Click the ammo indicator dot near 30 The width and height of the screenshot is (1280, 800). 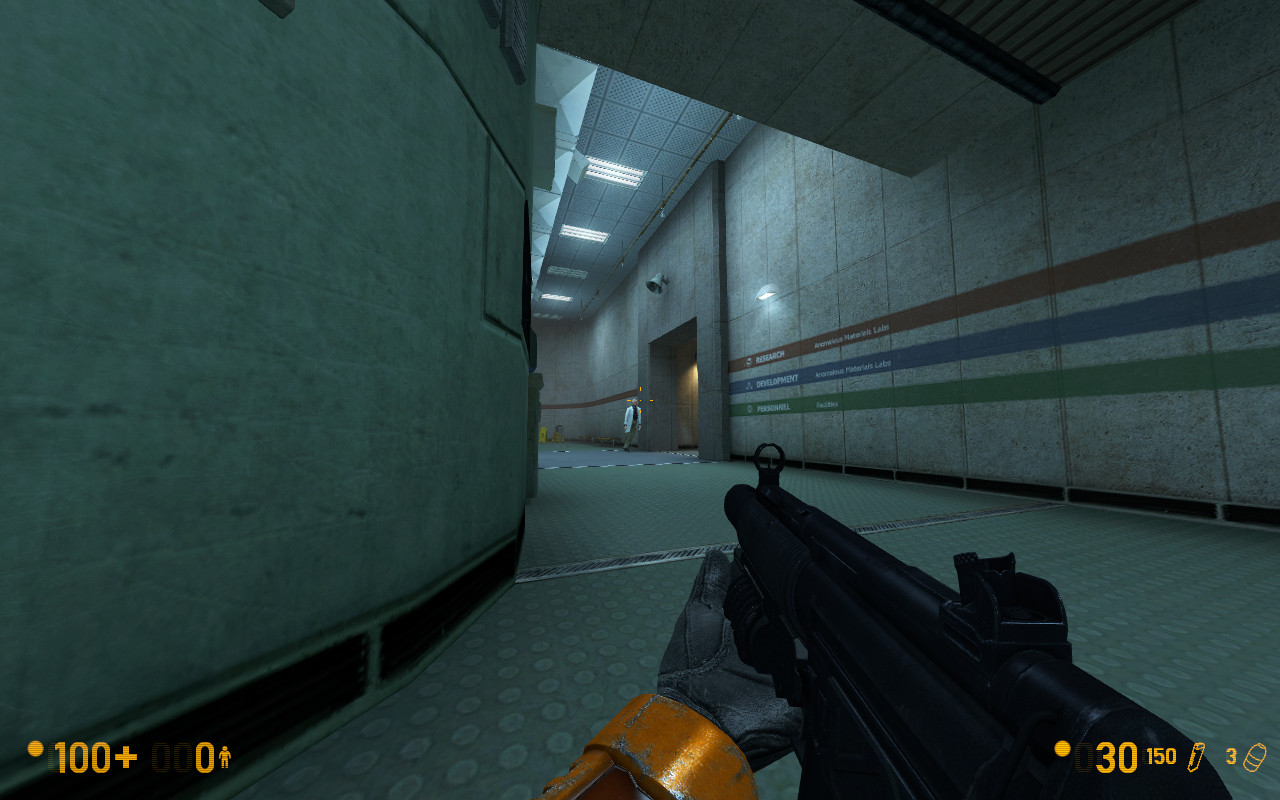click(1061, 751)
